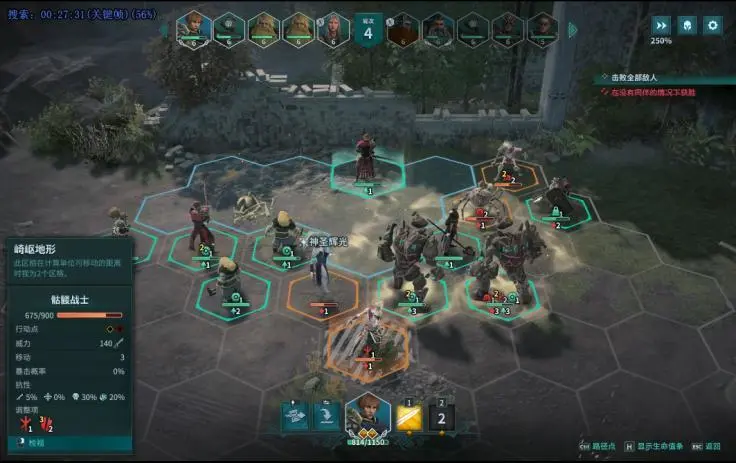
Task: Select the last portrait in the turn order
Action: tap(541, 27)
